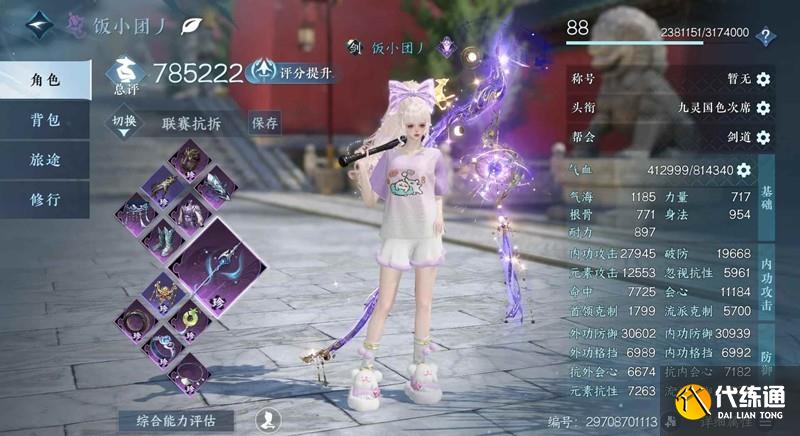Save the loadout with 保存 button
The height and width of the screenshot is (436, 800).
pos(265,123)
